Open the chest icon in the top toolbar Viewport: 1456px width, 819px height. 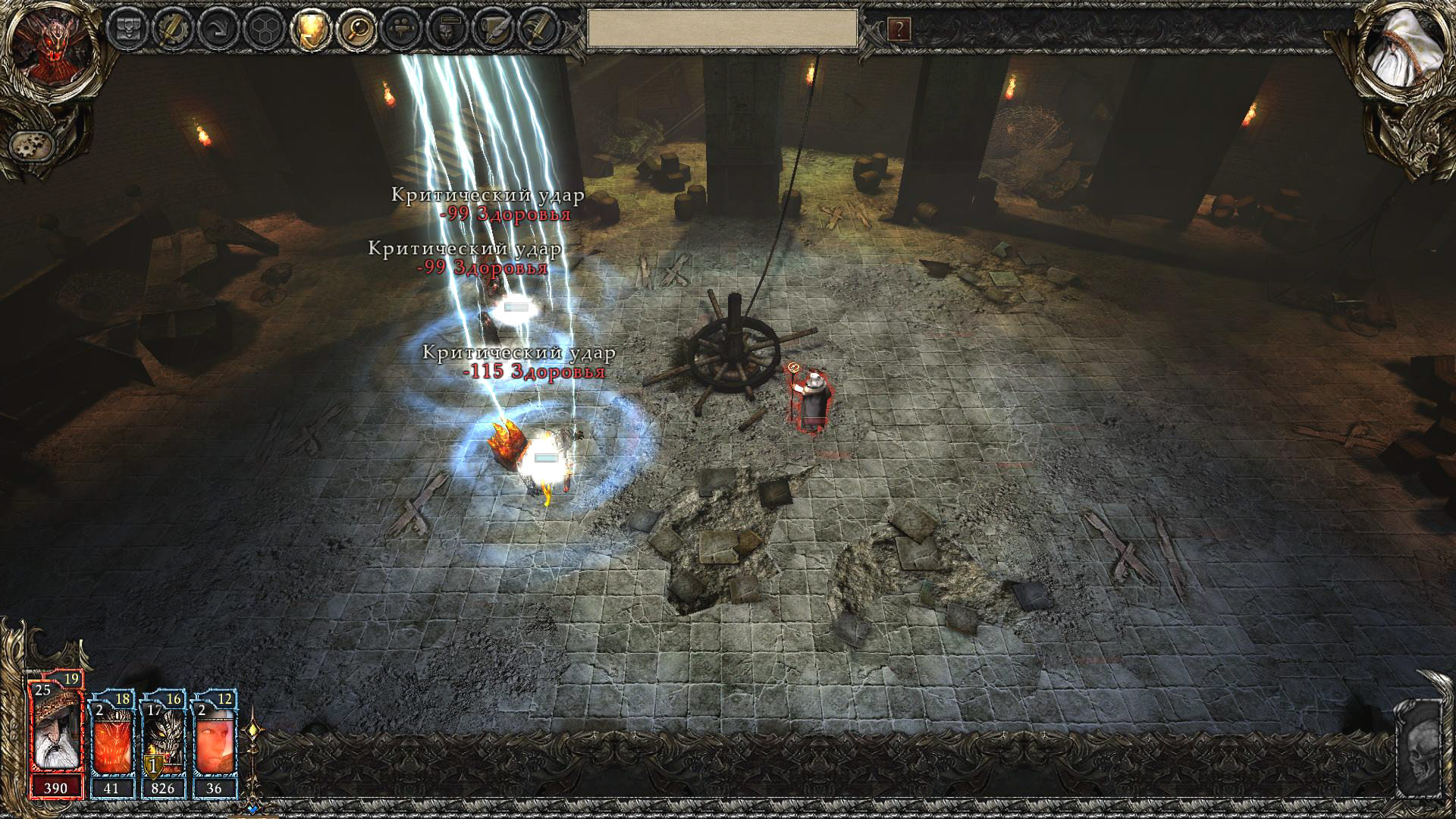point(127,30)
